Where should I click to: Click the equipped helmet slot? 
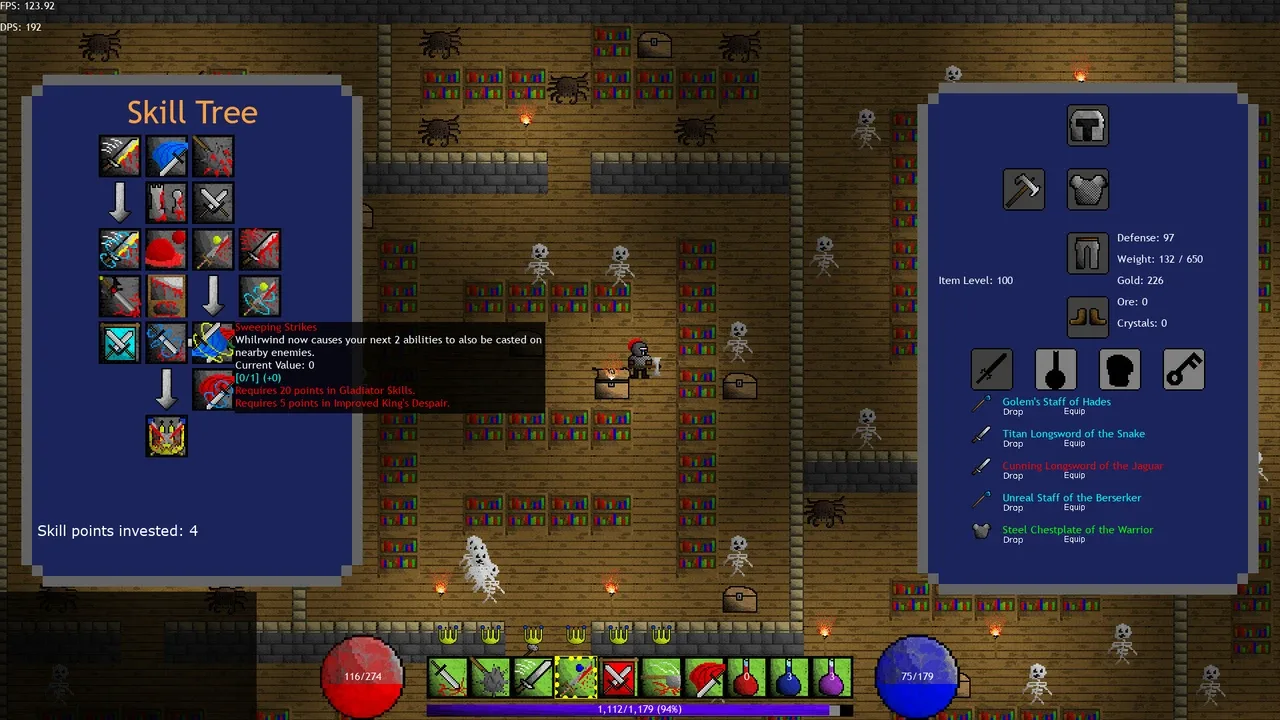click(x=1087, y=126)
